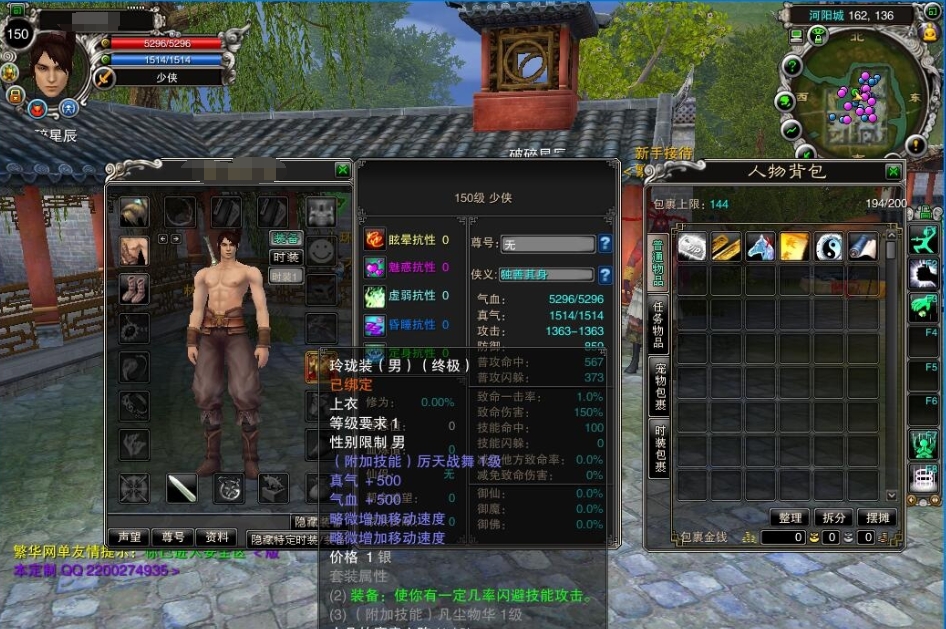The image size is (946, 629).
Task: Select the equipped boots slot
Action: click(x=134, y=288)
